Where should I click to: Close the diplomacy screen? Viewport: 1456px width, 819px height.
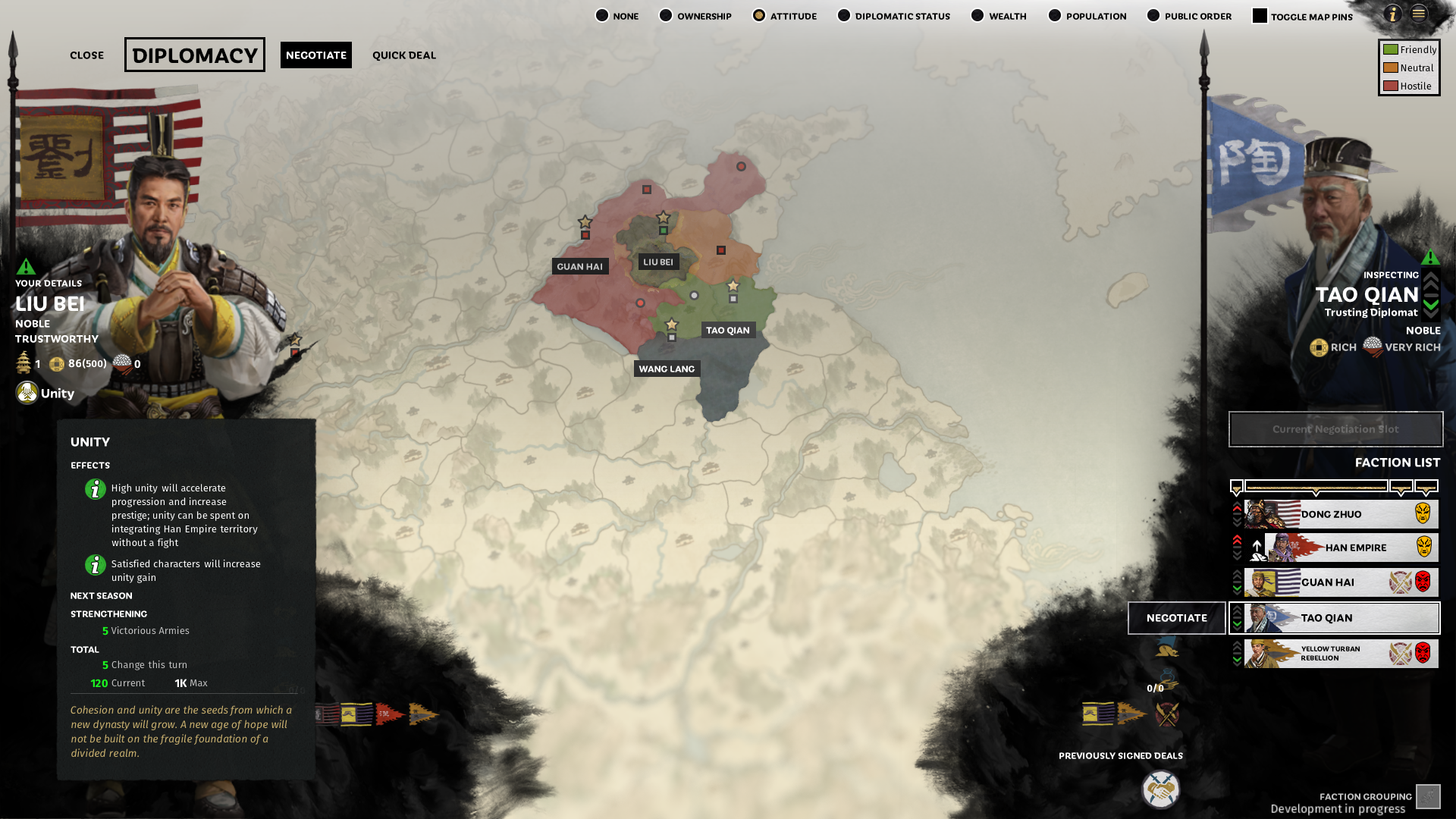point(86,55)
